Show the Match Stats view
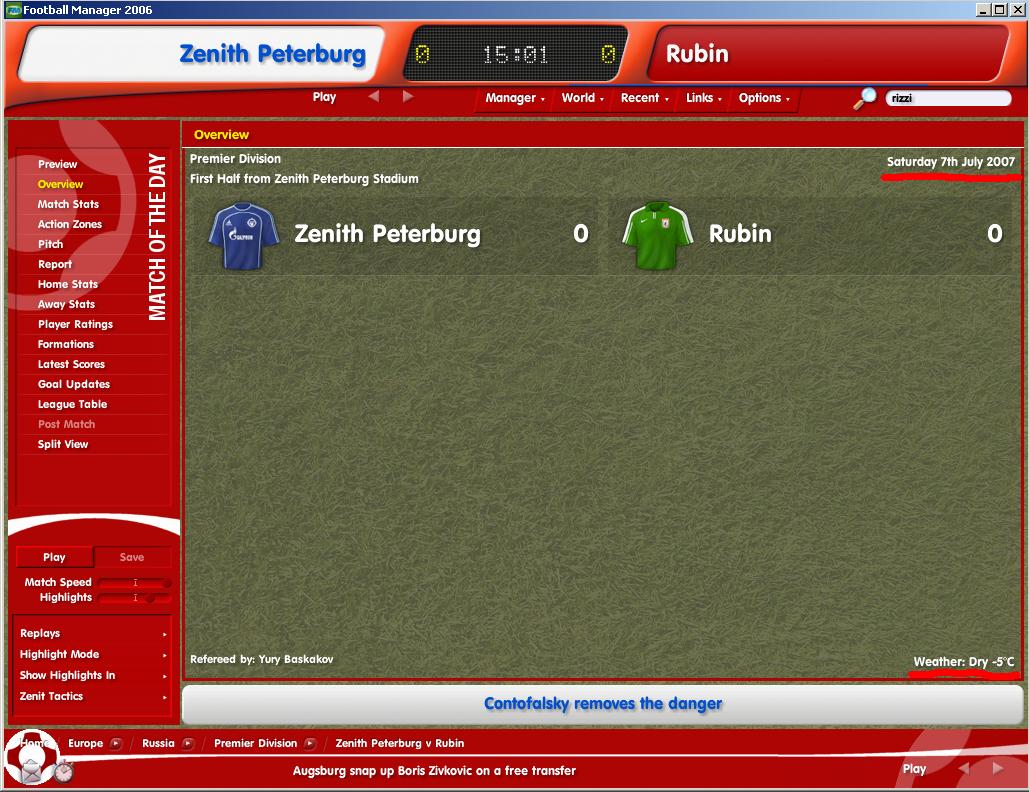 pos(68,204)
